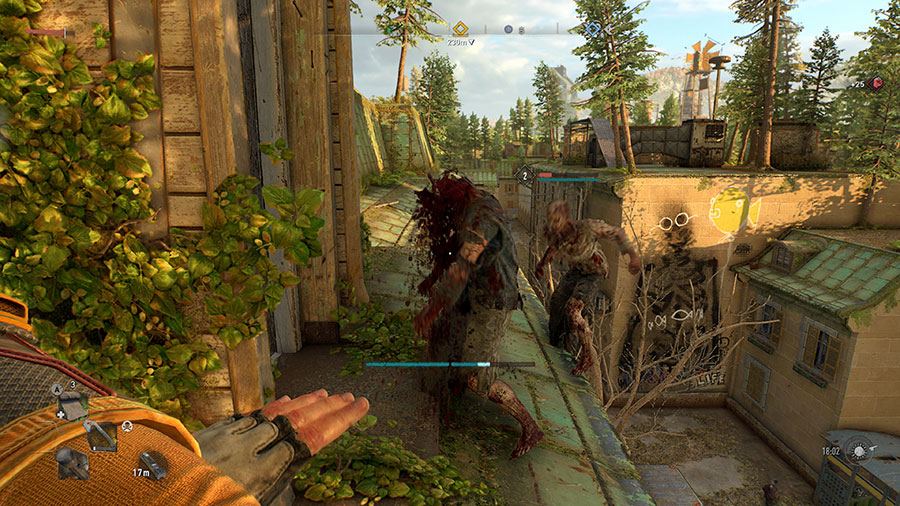Select the bandage healing item slot
This screenshot has height=506, width=900.
(x=71, y=405)
